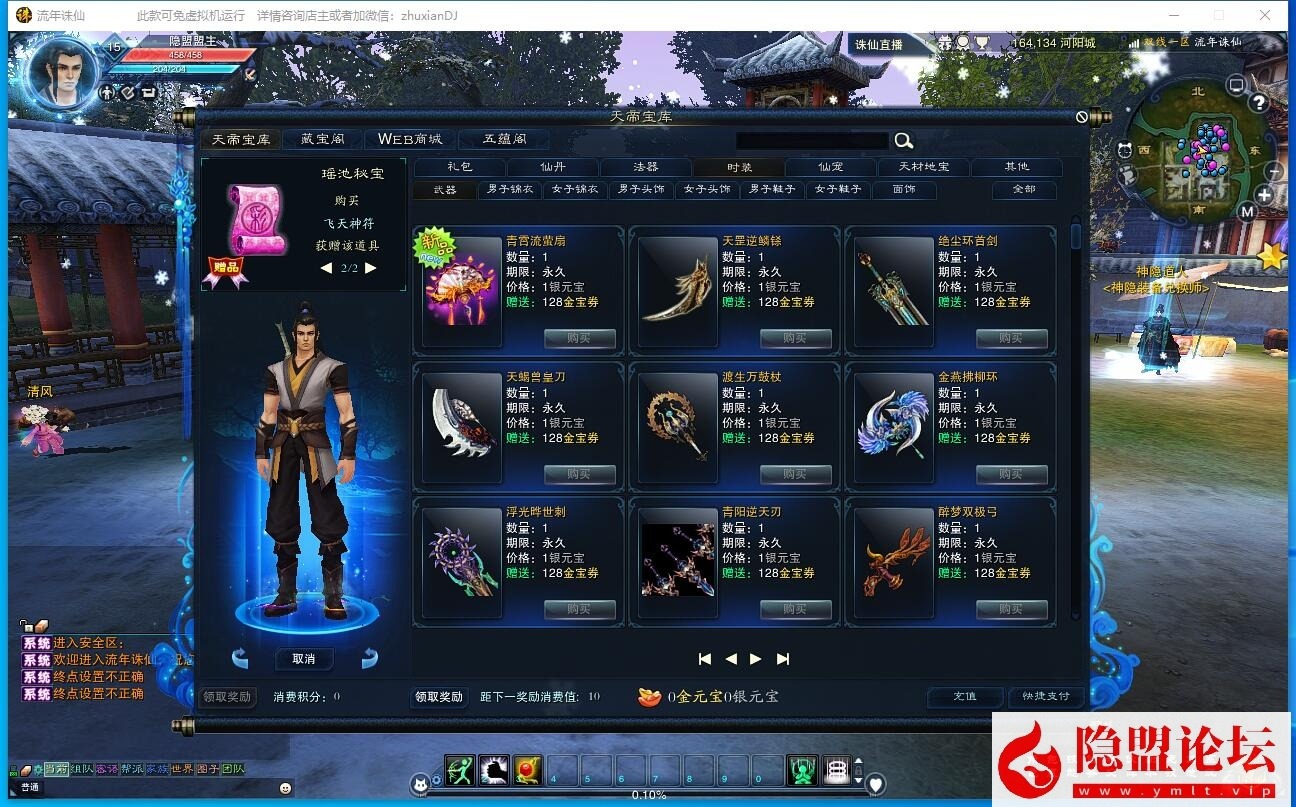Click the experience progress bar showing 0.10%
The image size is (1296, 807).
tap(648, 795)
